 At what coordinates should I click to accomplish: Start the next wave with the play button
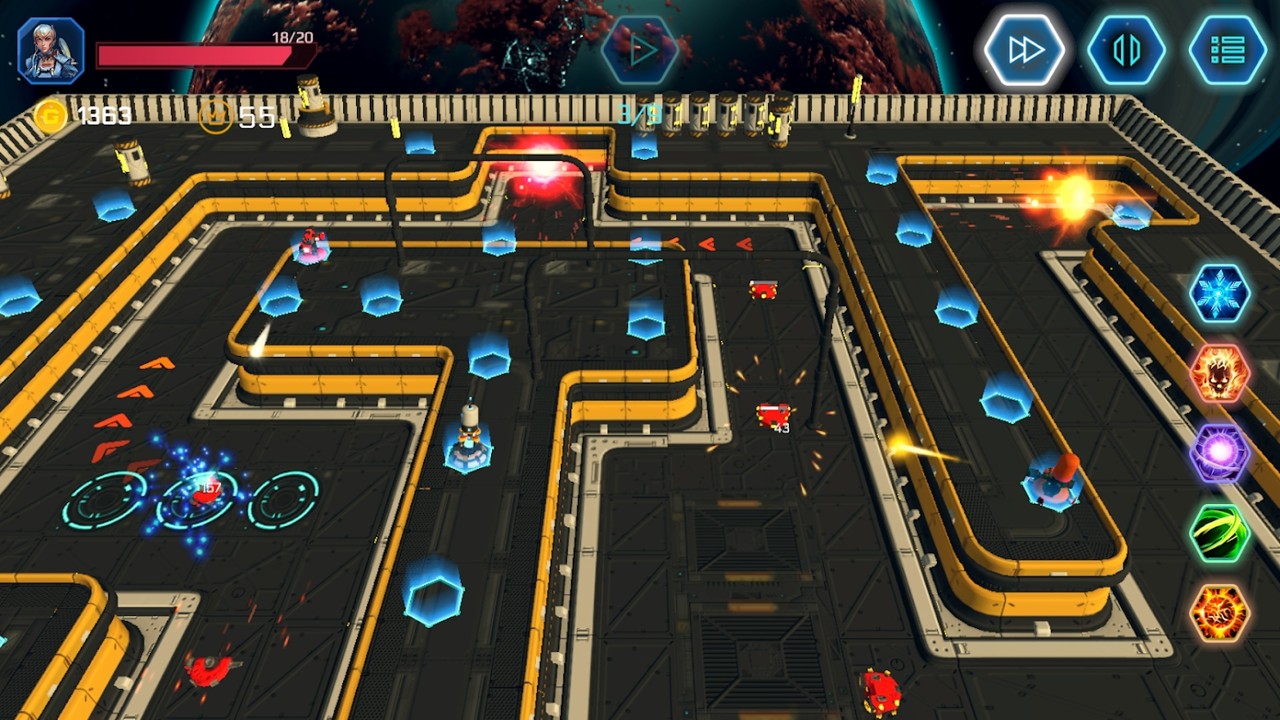pos(641,50)
